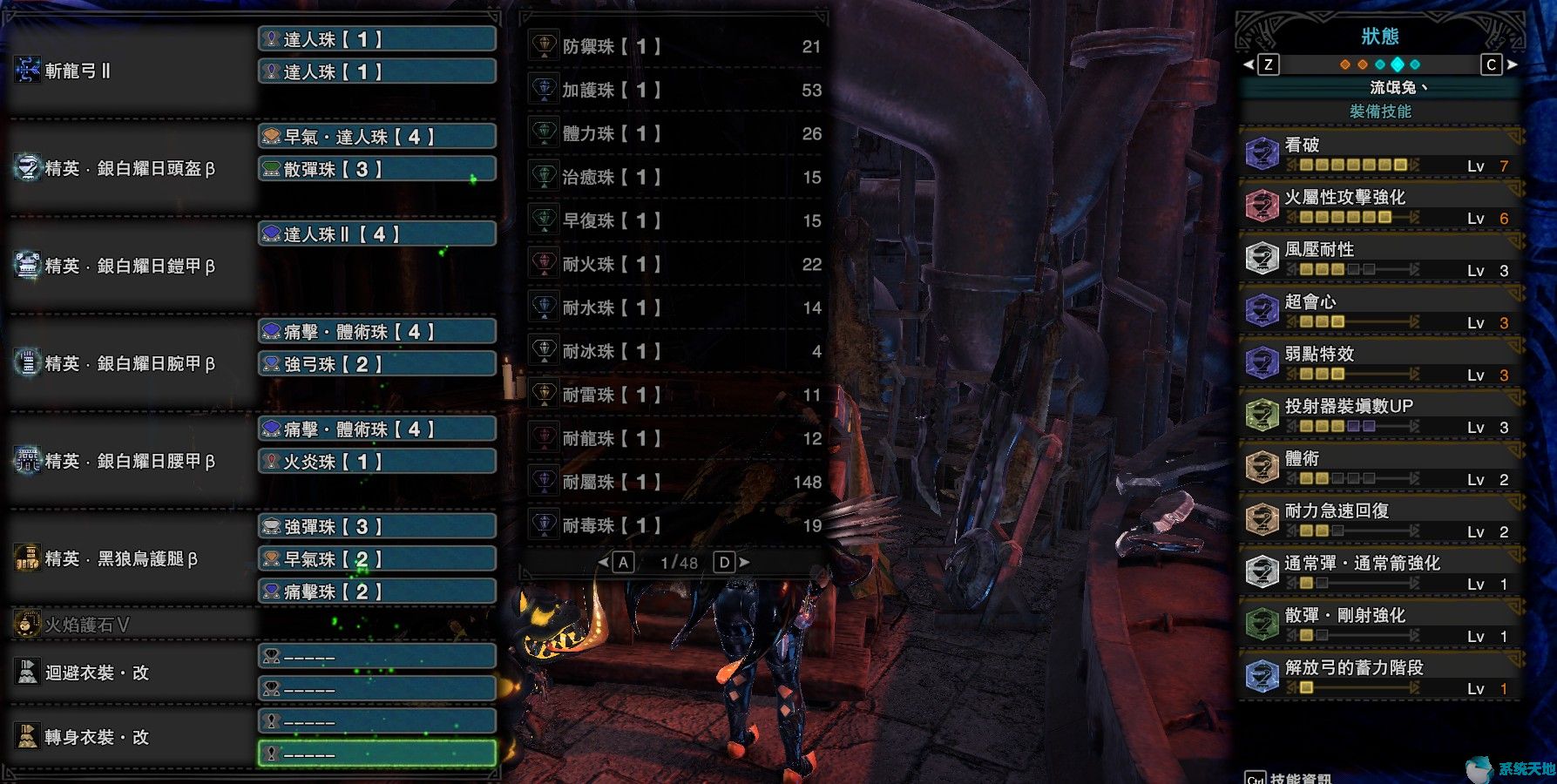Select the 斬龍弓 II weapon entry
Screen dimensions: 1557x784
78,71
